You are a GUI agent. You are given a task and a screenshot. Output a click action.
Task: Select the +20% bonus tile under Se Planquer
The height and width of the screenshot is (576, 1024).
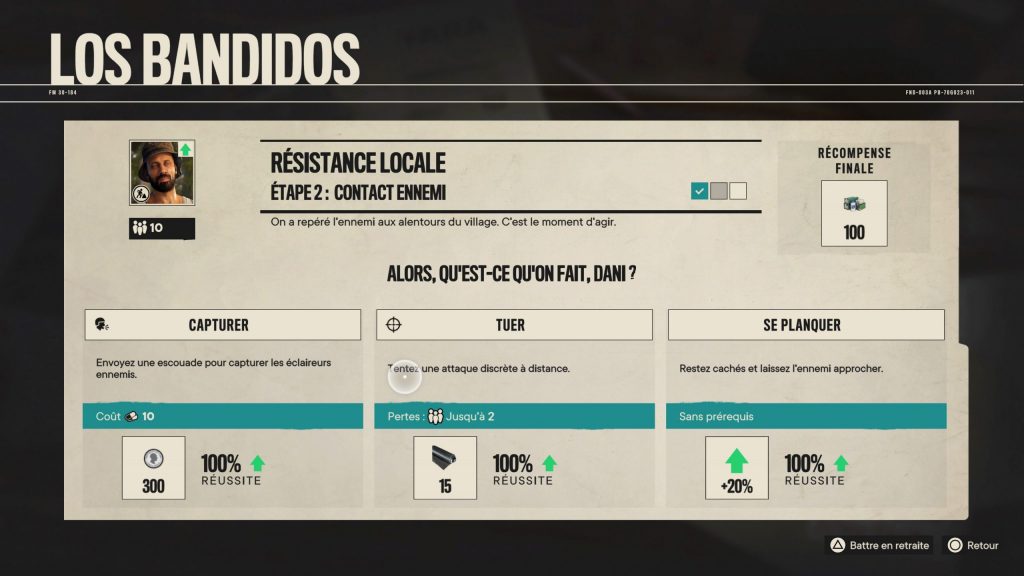point(737,468)
